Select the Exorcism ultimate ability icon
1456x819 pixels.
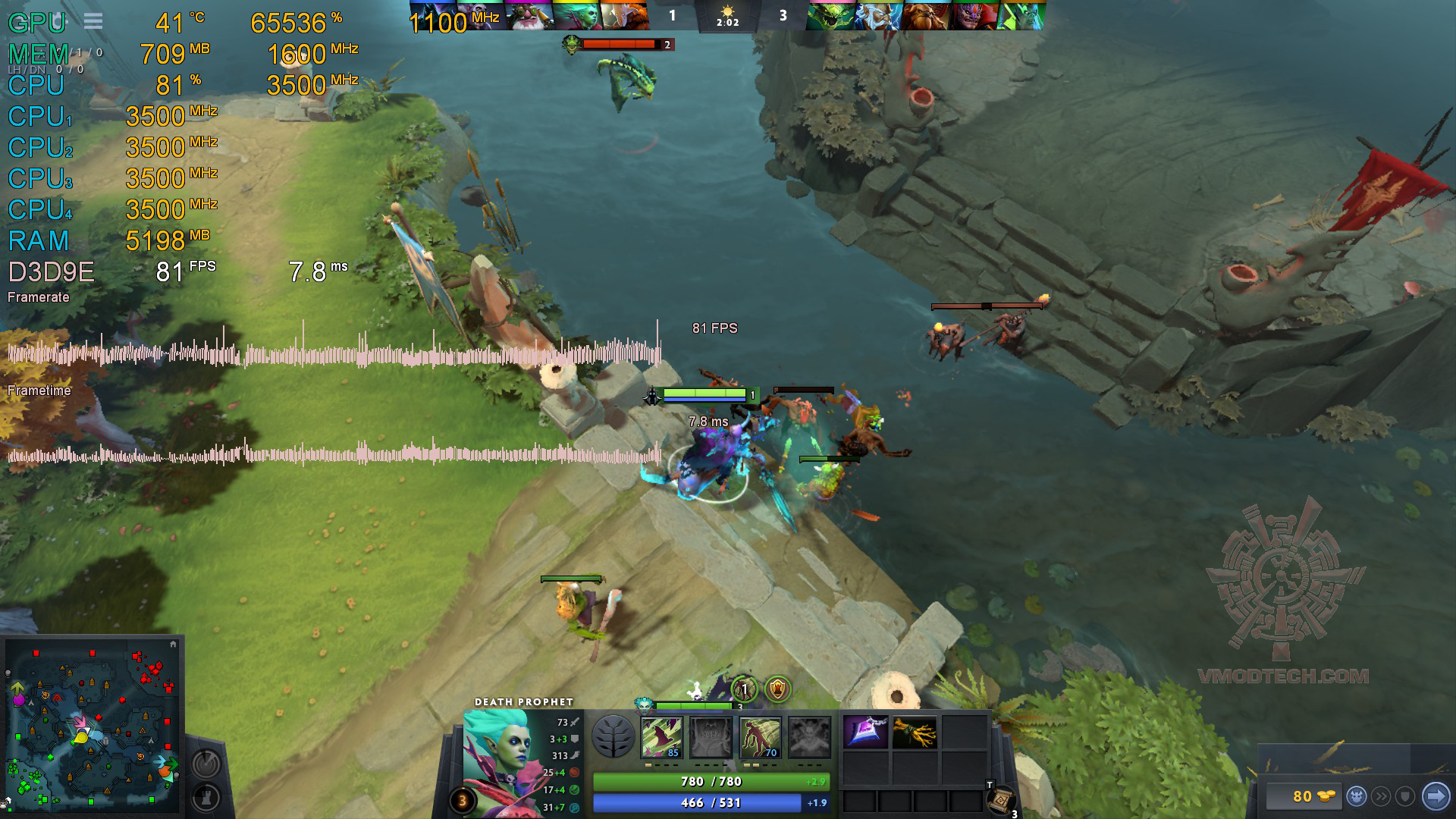(x=809, y=736)
